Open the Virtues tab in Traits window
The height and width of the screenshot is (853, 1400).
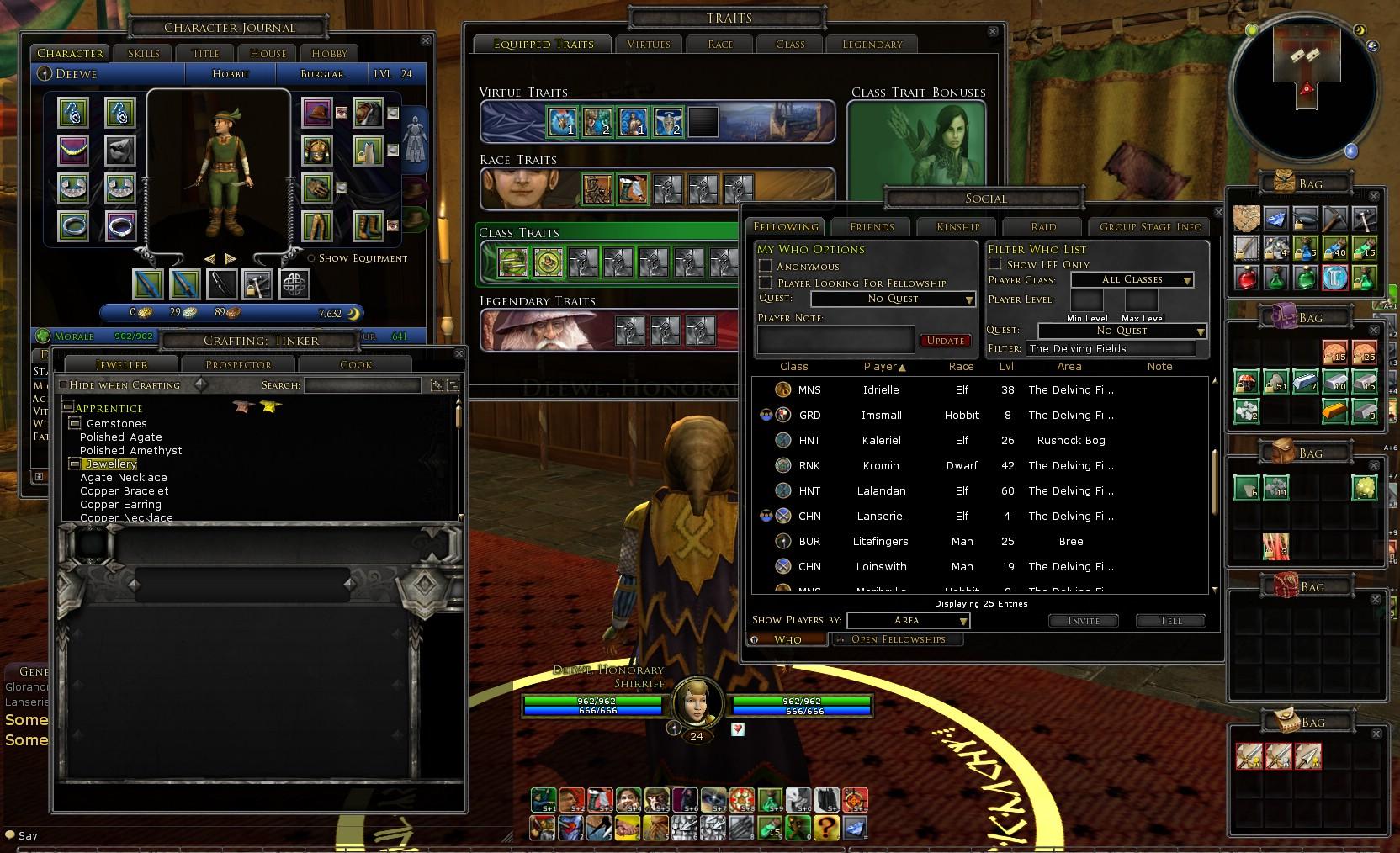tap(648, 44)
